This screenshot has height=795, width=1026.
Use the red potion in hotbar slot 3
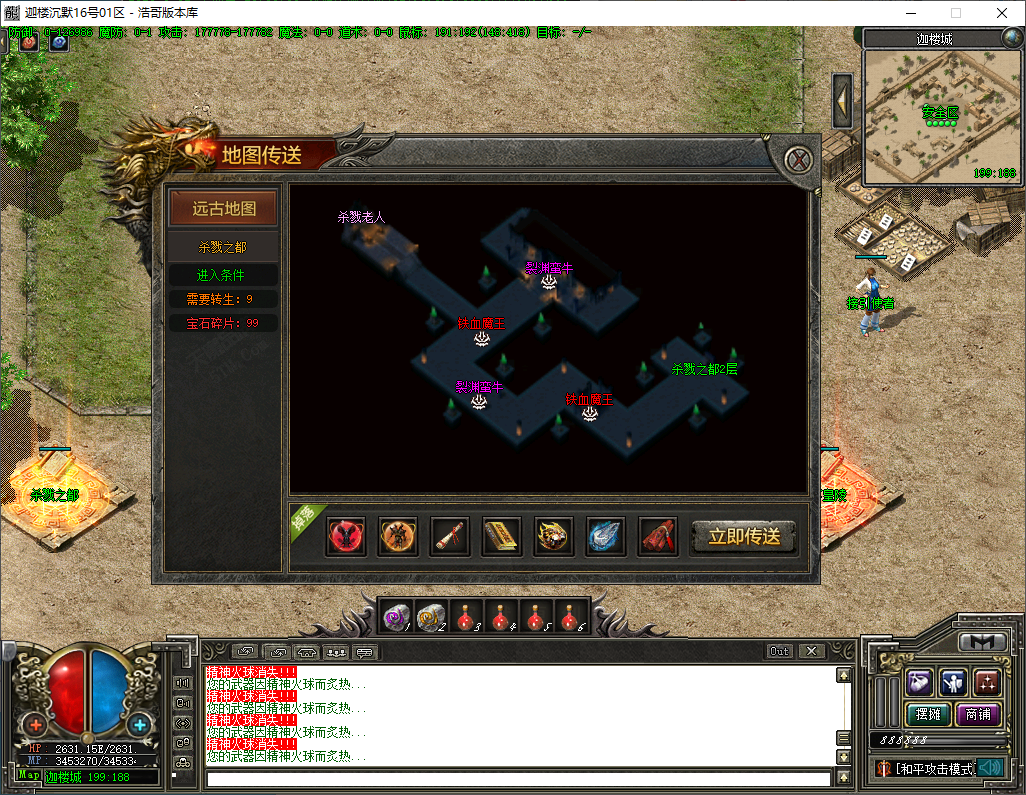pyautogui.click(x=465, y=617)
